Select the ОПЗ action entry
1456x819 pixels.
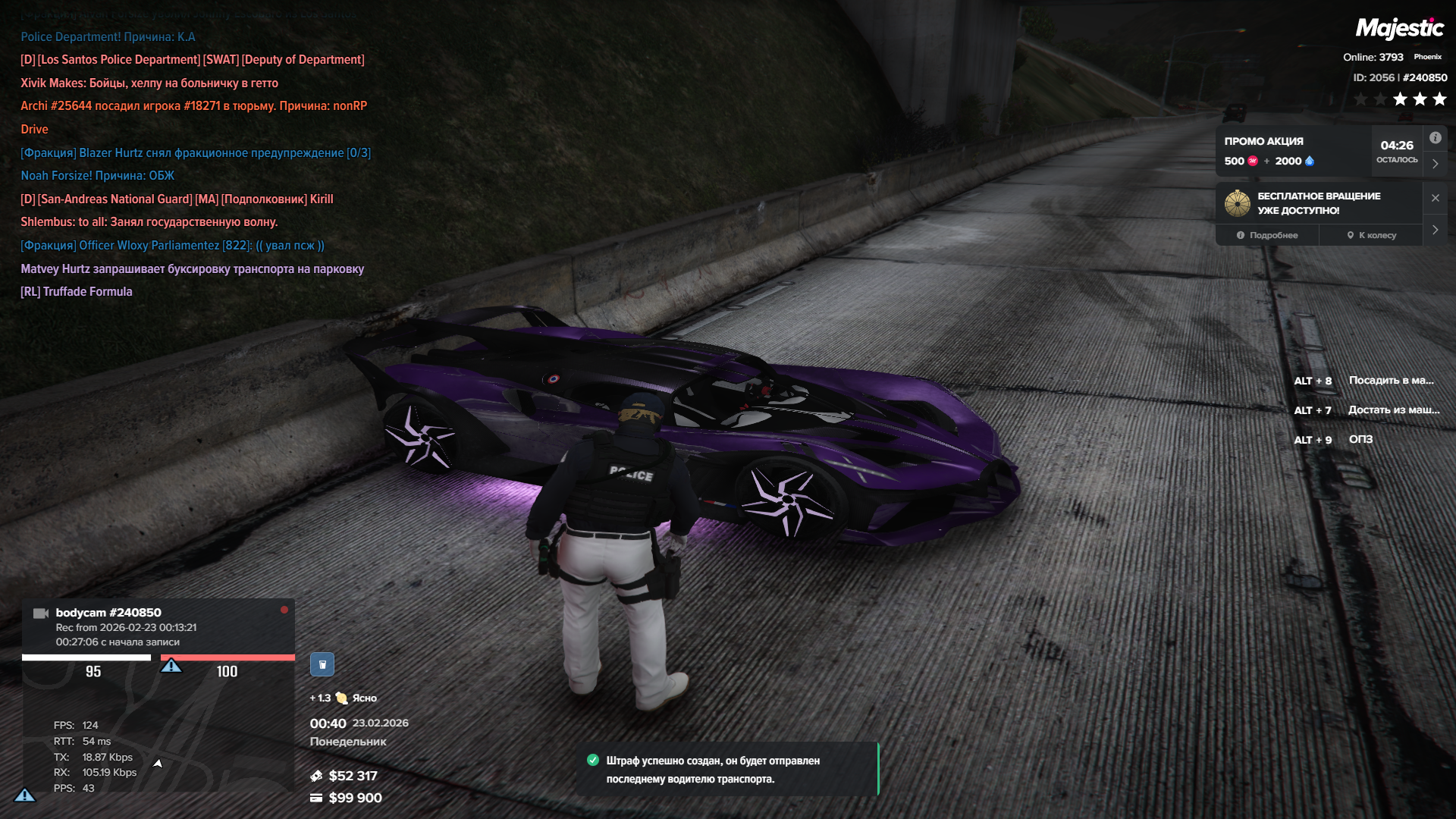pyautogui.click(x=1360, y=440)
